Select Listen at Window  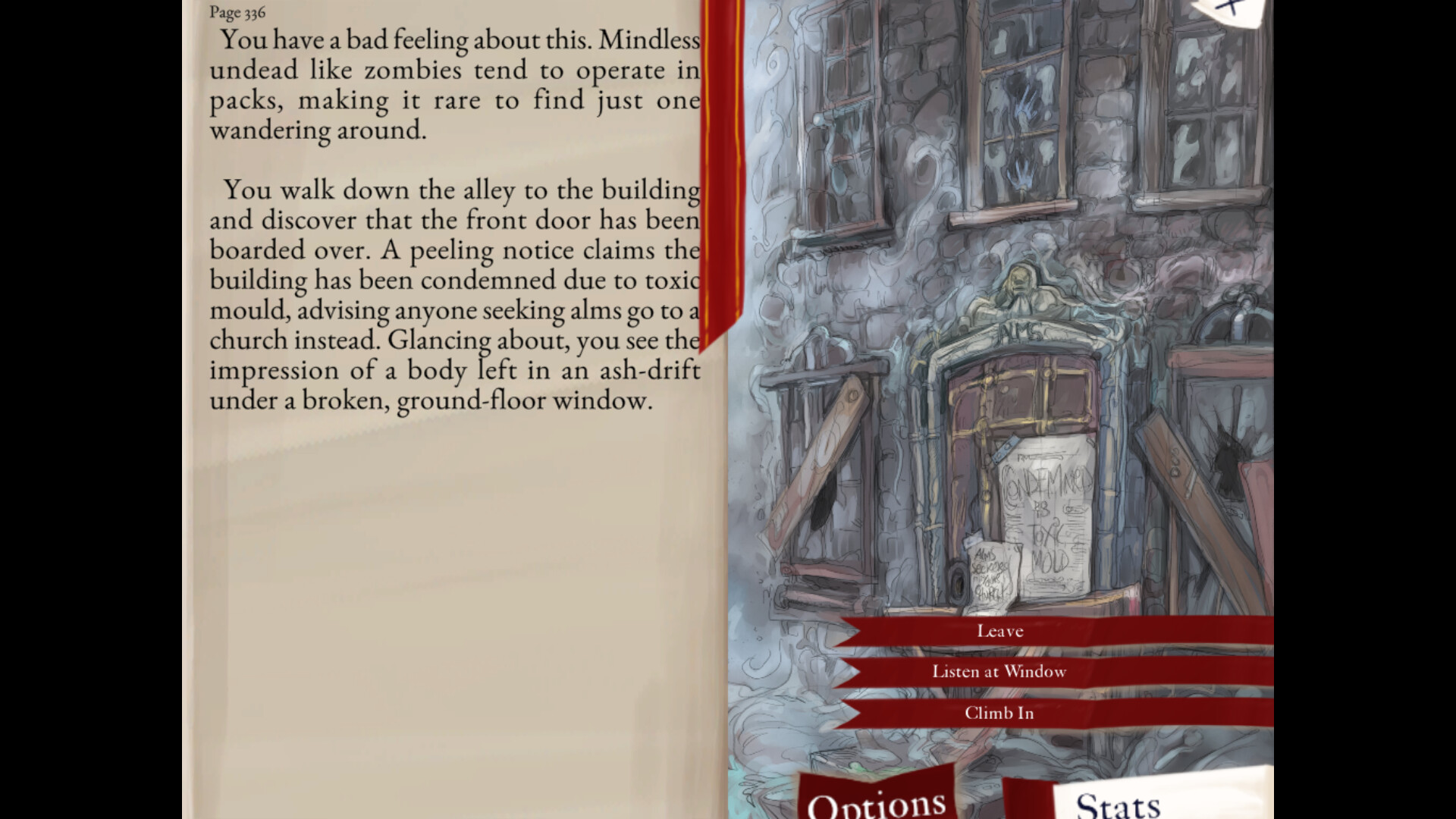point(999,671)
